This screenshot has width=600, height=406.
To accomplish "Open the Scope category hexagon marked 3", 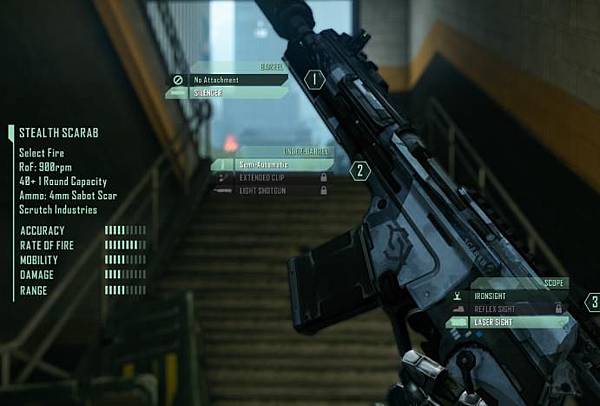I will (593, 301).
